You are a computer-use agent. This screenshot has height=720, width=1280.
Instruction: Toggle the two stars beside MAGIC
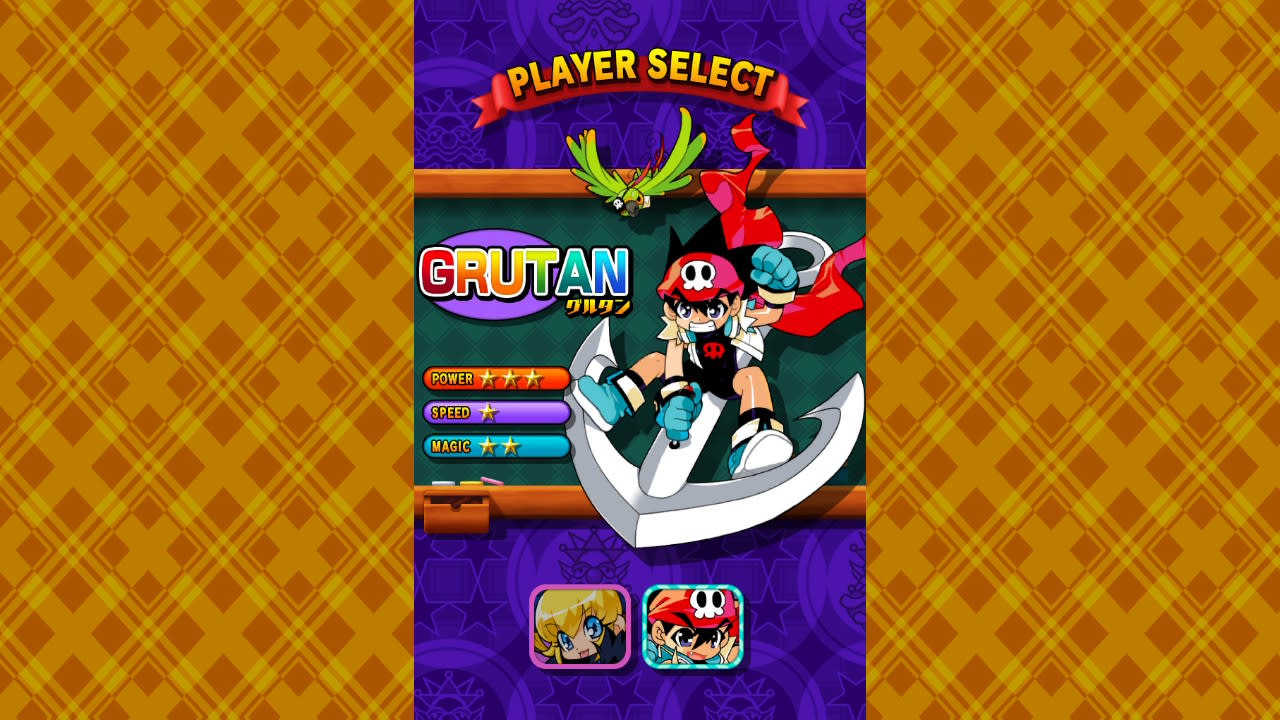click(500, 448)
